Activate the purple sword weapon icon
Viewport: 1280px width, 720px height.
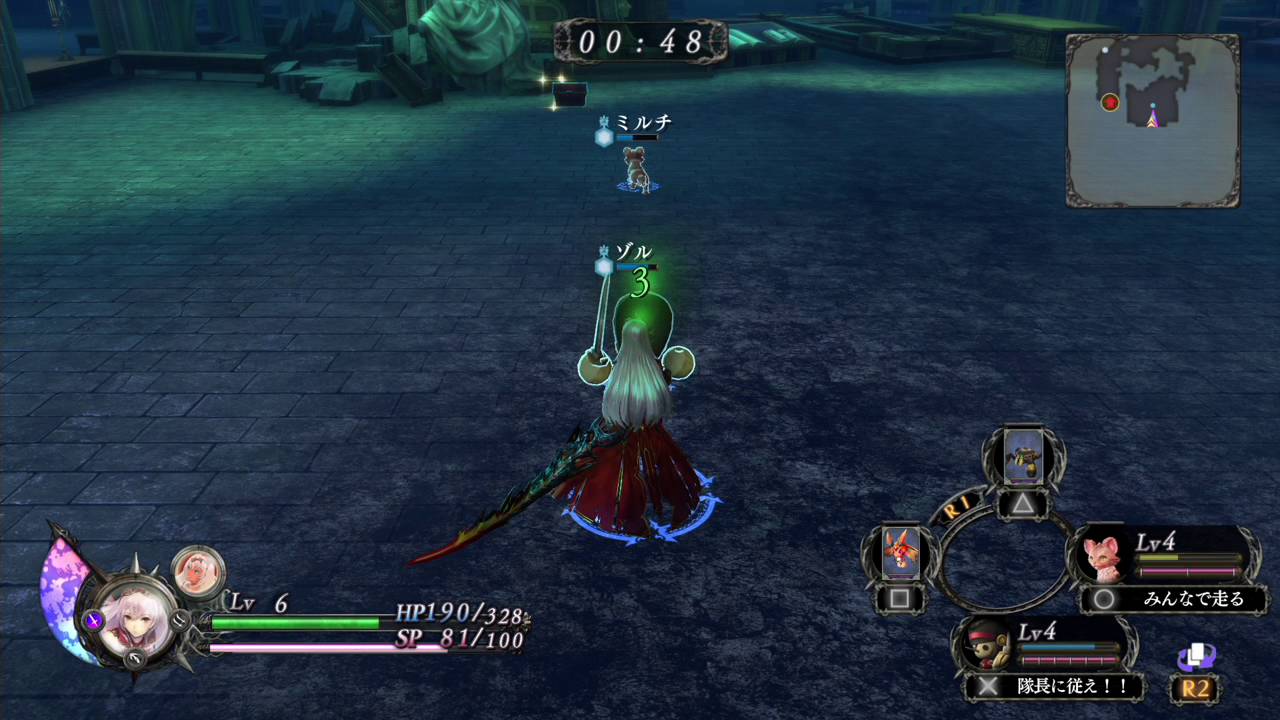point(94,620)
